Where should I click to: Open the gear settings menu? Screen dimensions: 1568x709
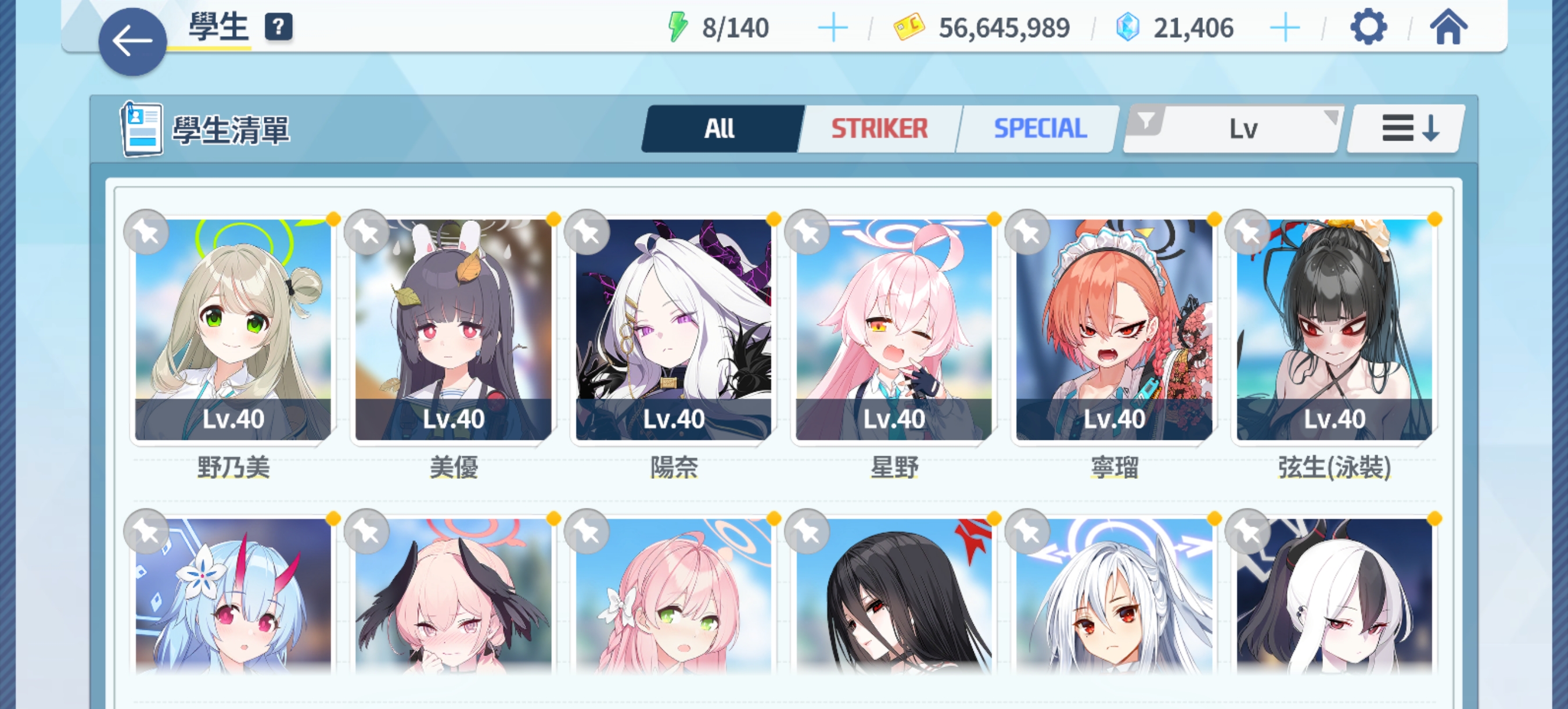(x=1368, y=27)
